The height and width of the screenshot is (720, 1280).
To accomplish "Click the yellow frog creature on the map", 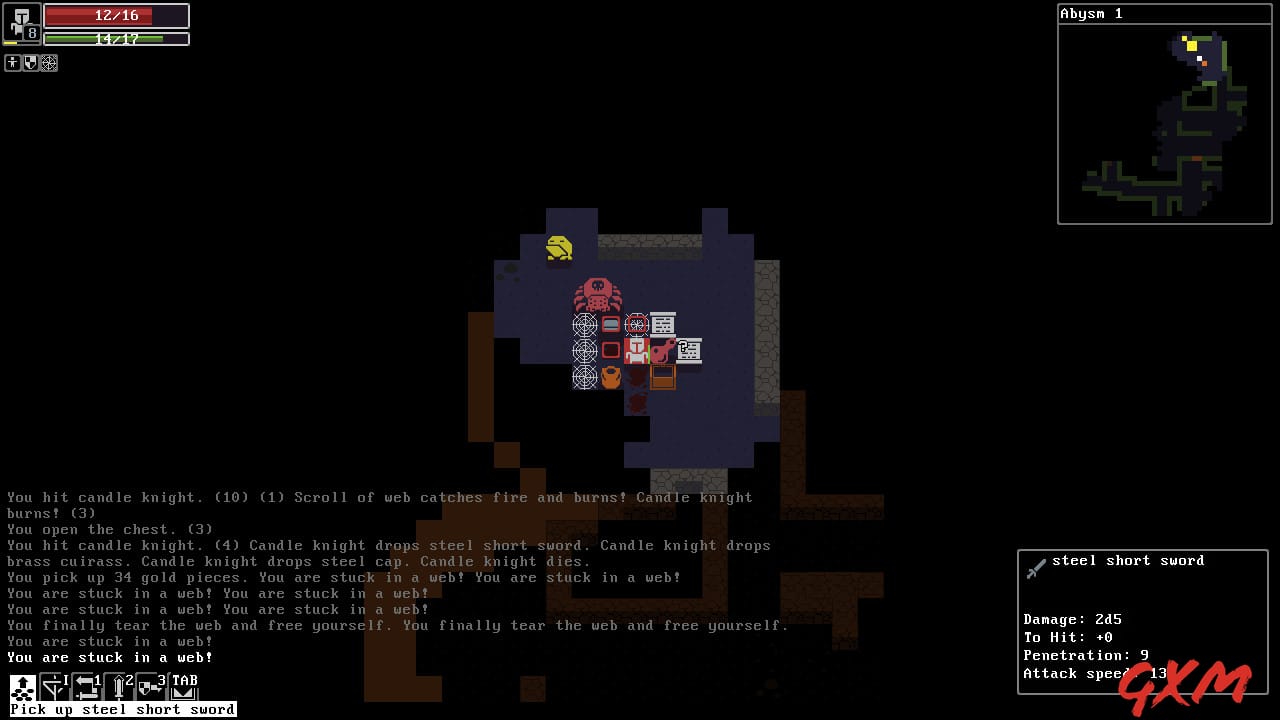I will (x=558, y=249).
